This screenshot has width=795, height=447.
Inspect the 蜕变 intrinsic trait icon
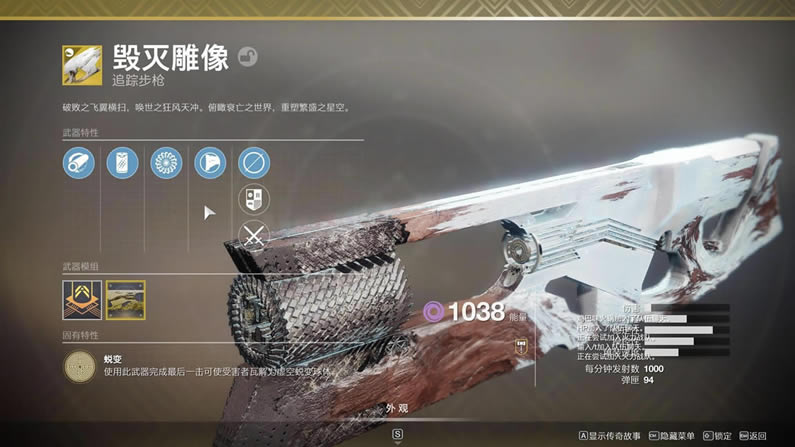pyautogui.click(x=79, y=367)
